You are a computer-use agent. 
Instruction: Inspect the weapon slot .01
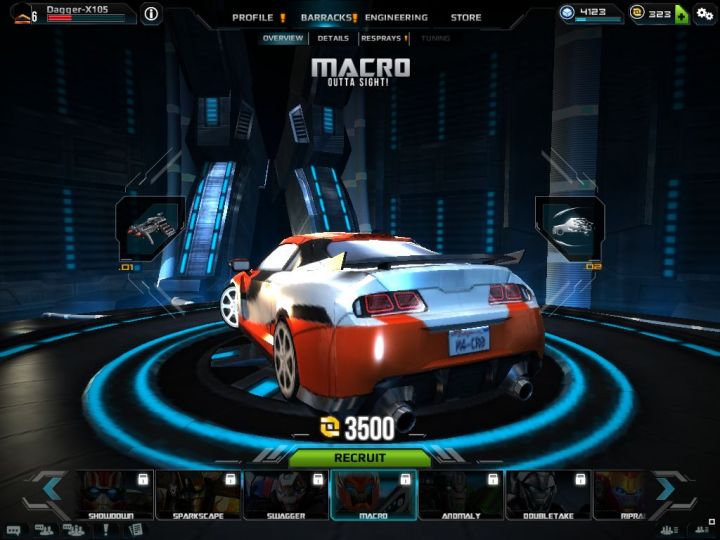(151, 228)
